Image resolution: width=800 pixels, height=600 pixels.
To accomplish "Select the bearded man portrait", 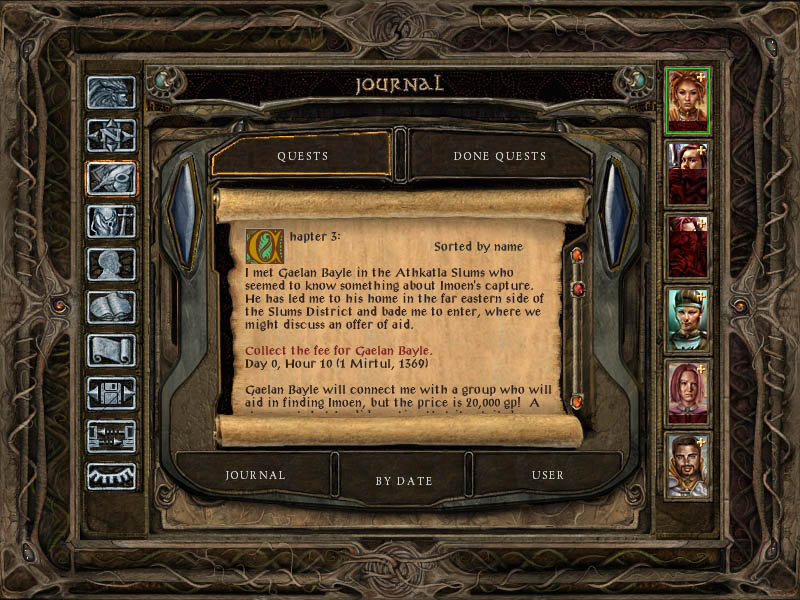I will pyautogui.click(x=688, y=465).
